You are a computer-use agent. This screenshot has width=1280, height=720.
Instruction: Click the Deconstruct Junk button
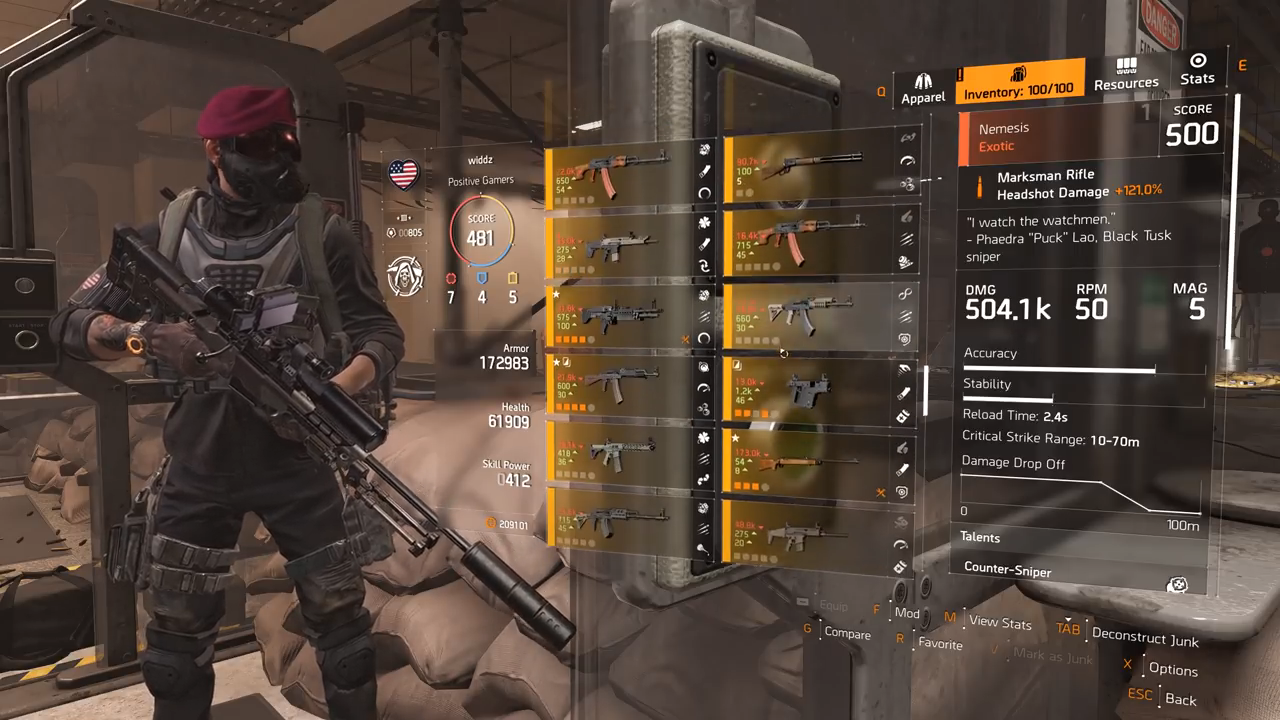(1144, 637)
